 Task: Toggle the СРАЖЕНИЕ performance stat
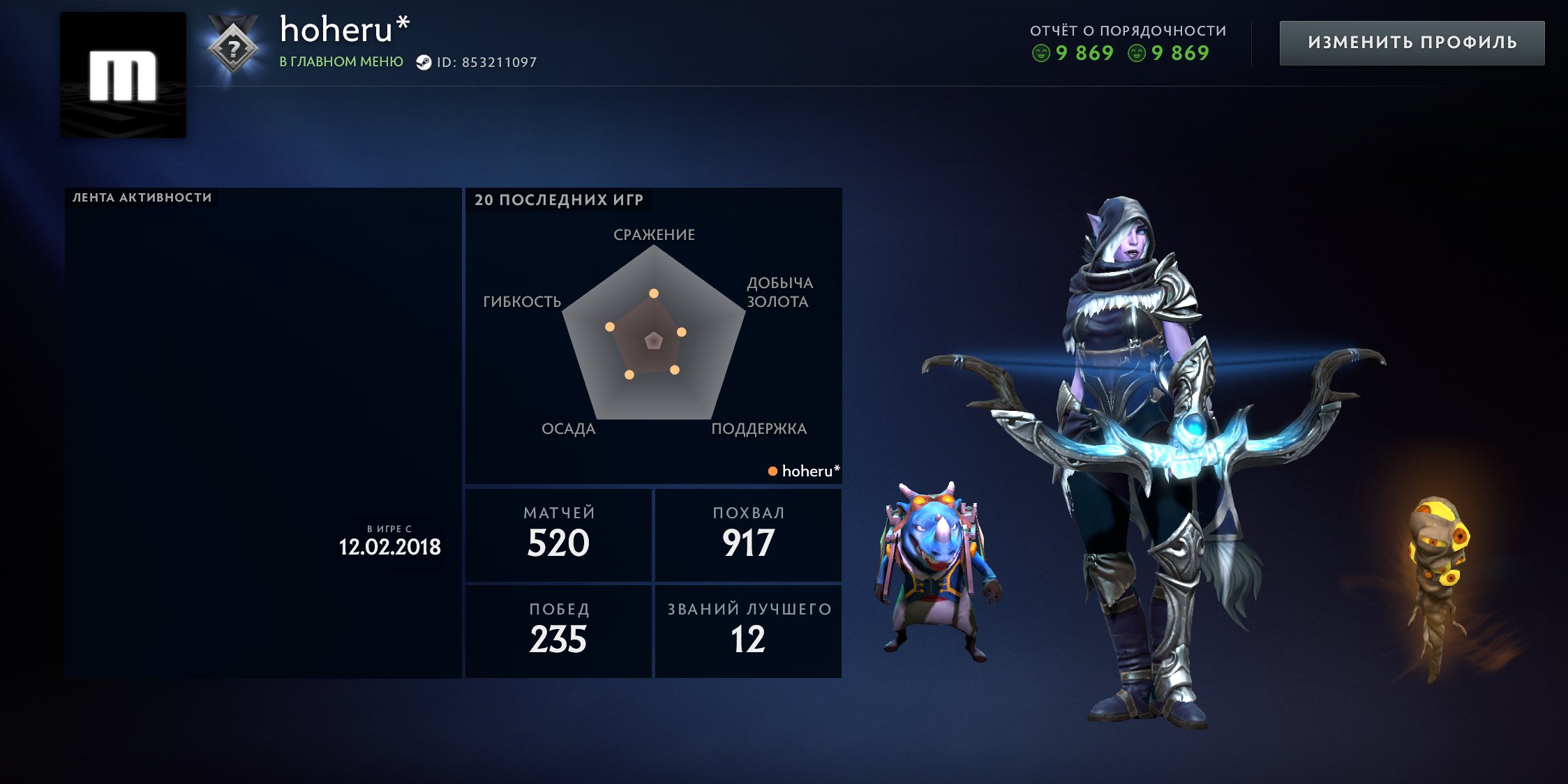point(654,235)
